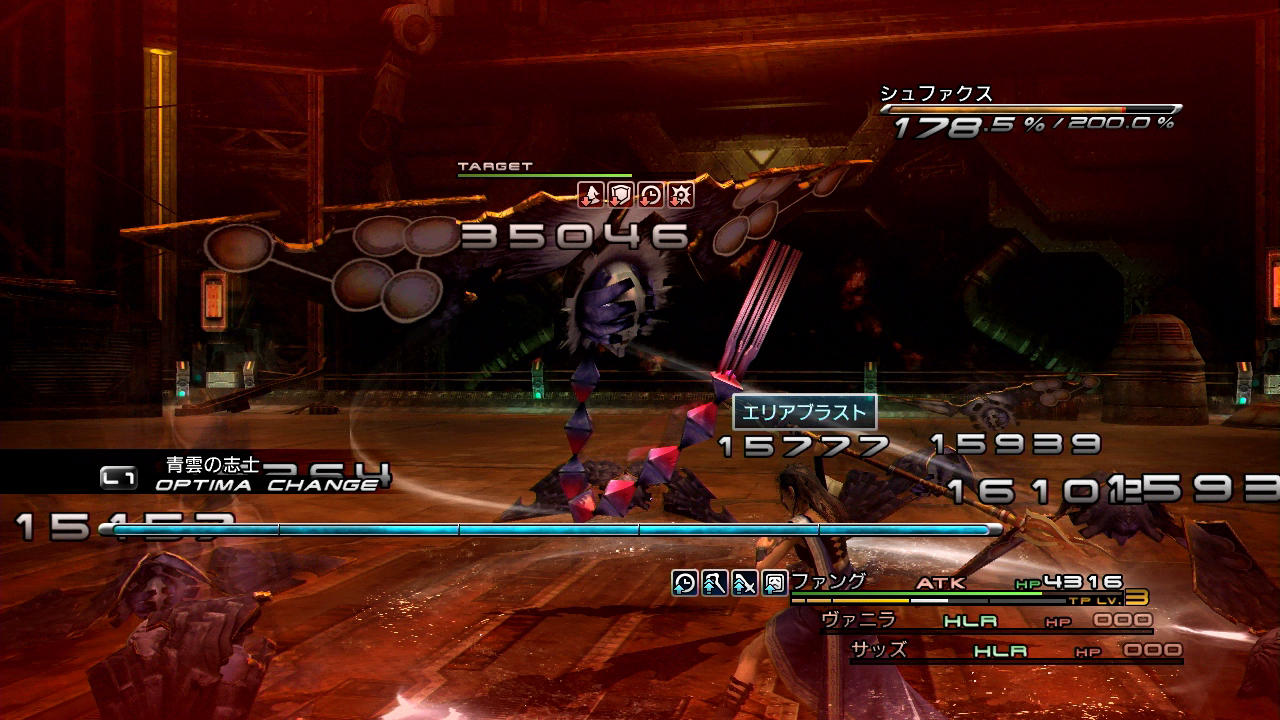Click Fang's Bravery buff icon
Screen dimensions: 1280x720
click(714, 583)
